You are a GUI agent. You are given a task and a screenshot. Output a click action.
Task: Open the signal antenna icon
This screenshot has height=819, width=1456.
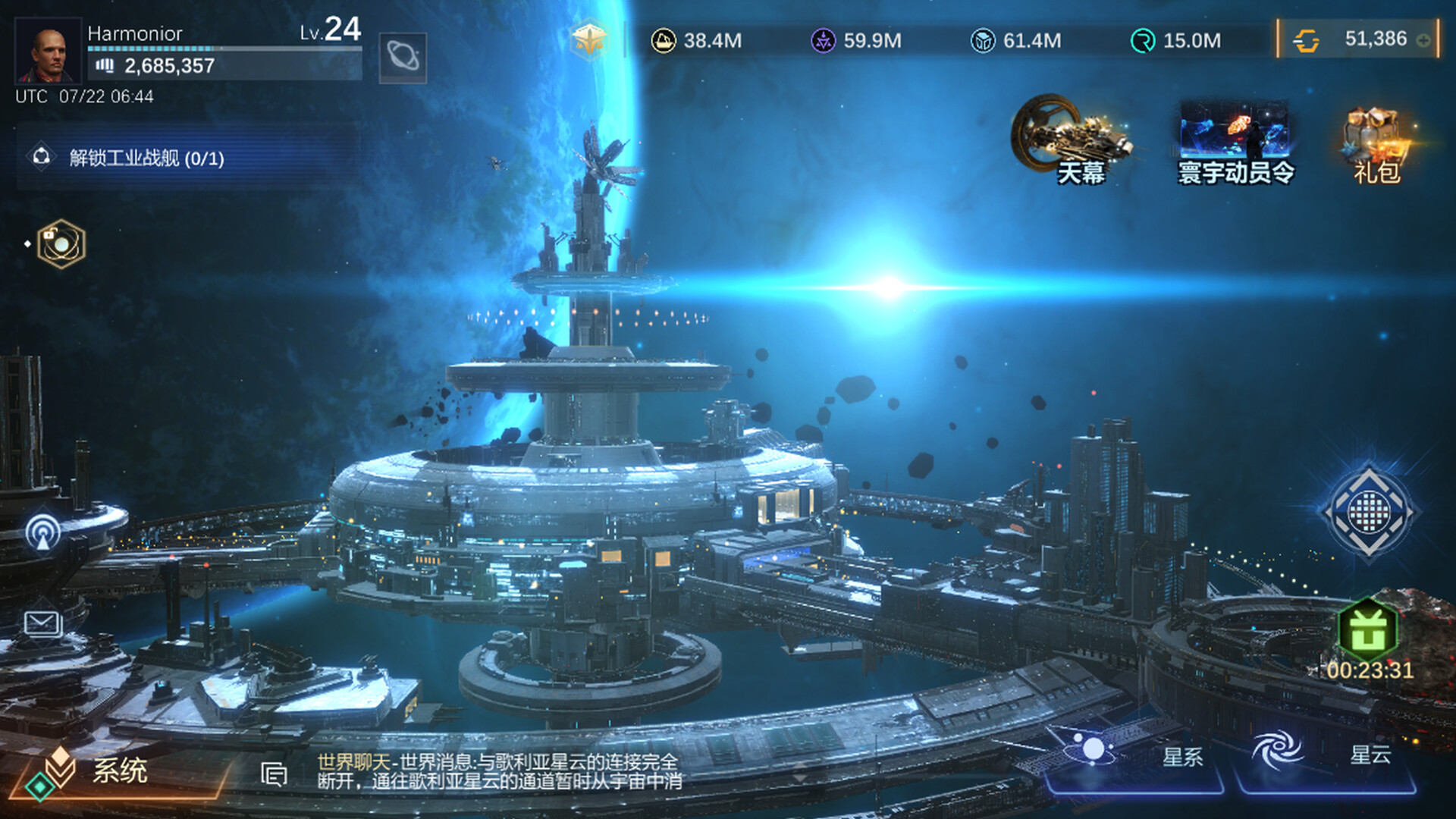pyautogui.click(x=42, y=532)
